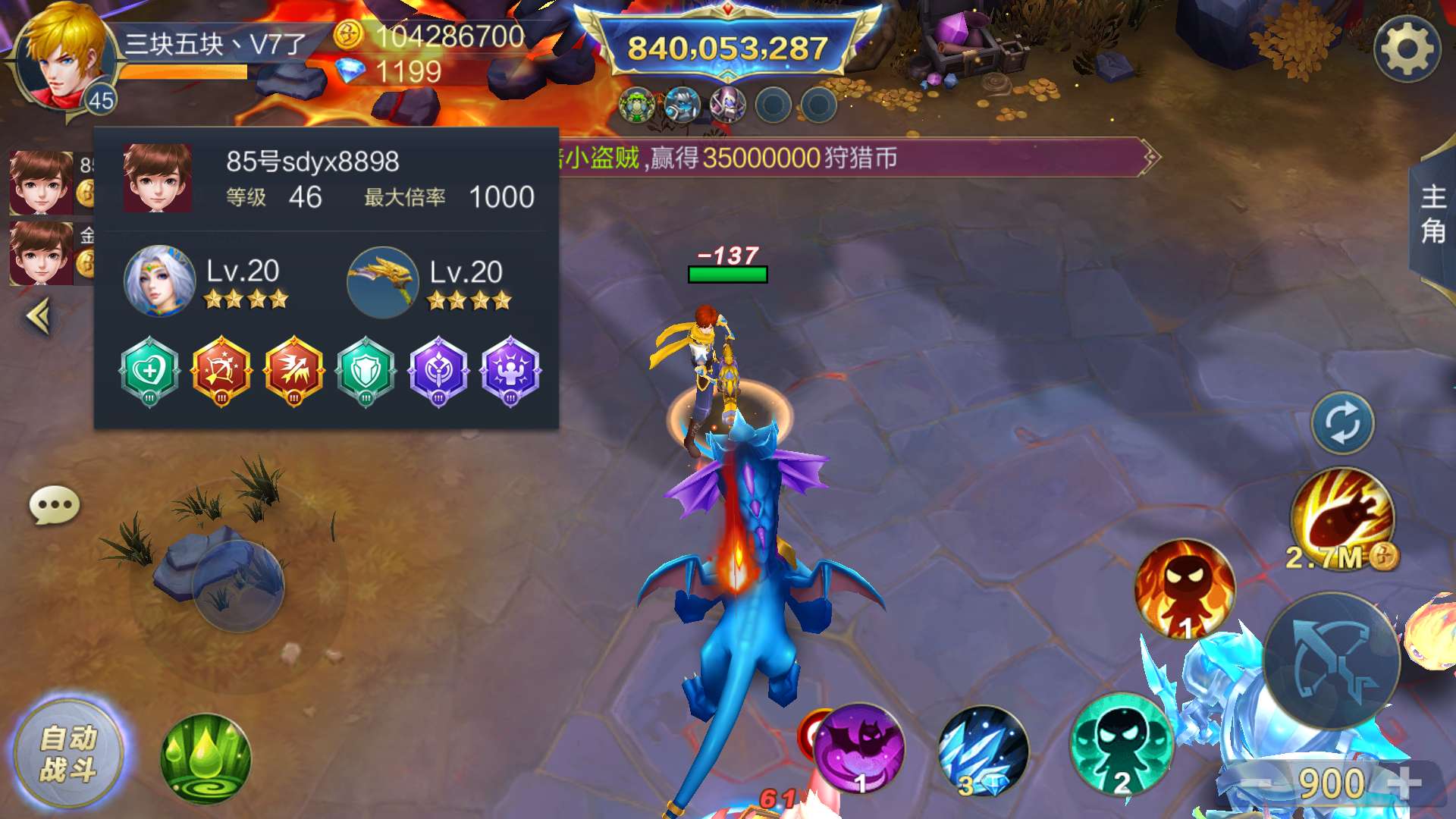This screenshot has height=819, width=1456.
Task: Open the chat speech bubble
Action: [x=54, y=505]
